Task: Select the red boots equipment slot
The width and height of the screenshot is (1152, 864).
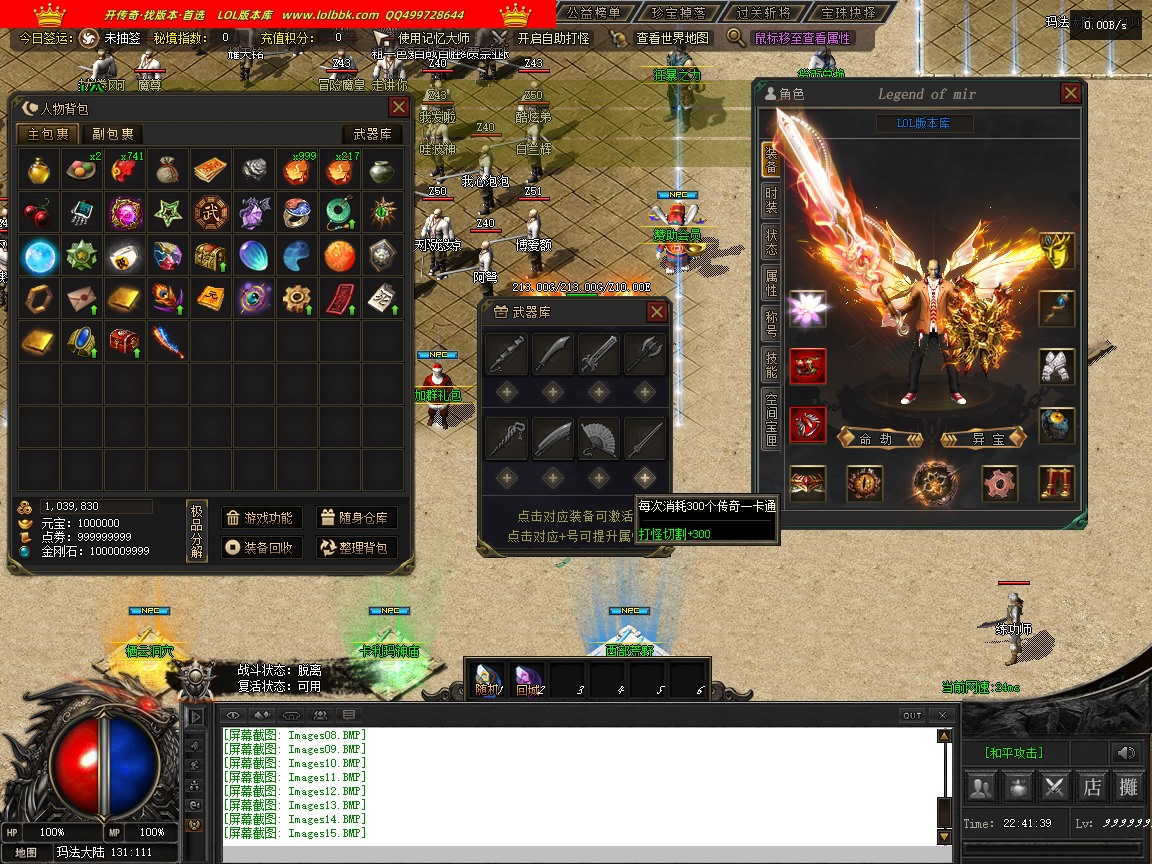Action: point(1057,484)
